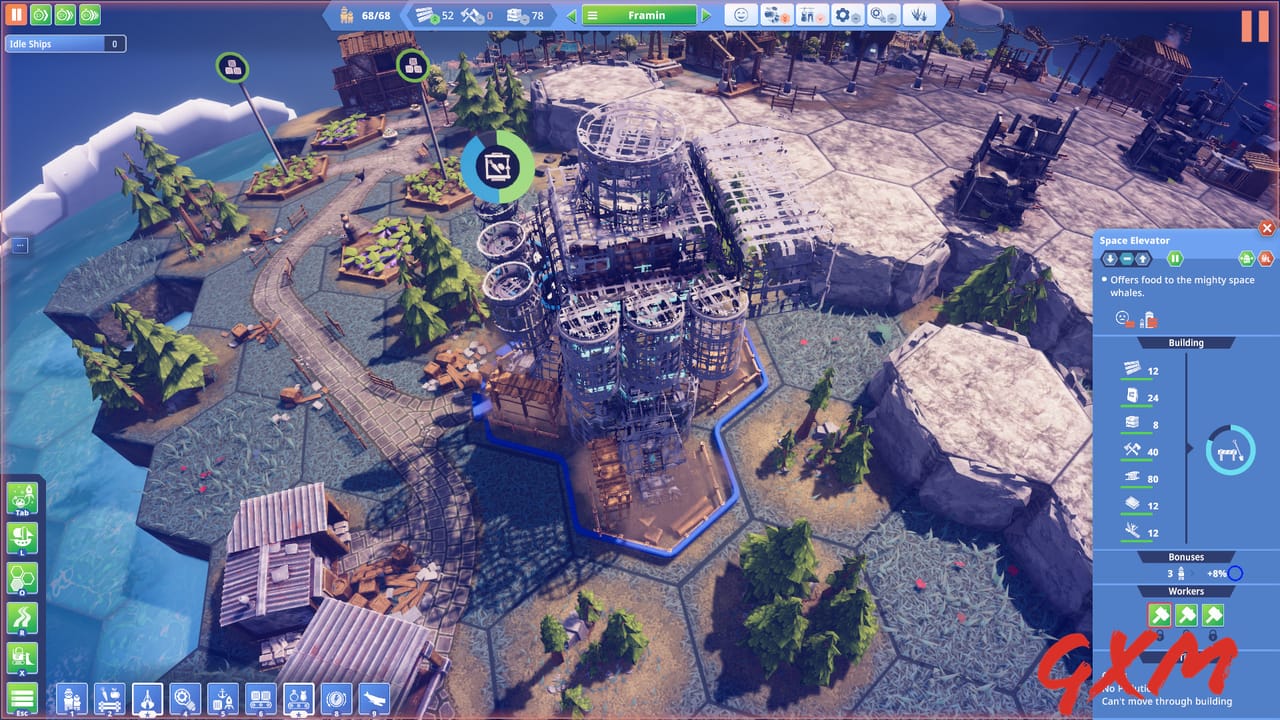The image size is (1280, 720).
Task: Open the trade bag menu in hotbar slot 7
Action: (x=297, y=697)
